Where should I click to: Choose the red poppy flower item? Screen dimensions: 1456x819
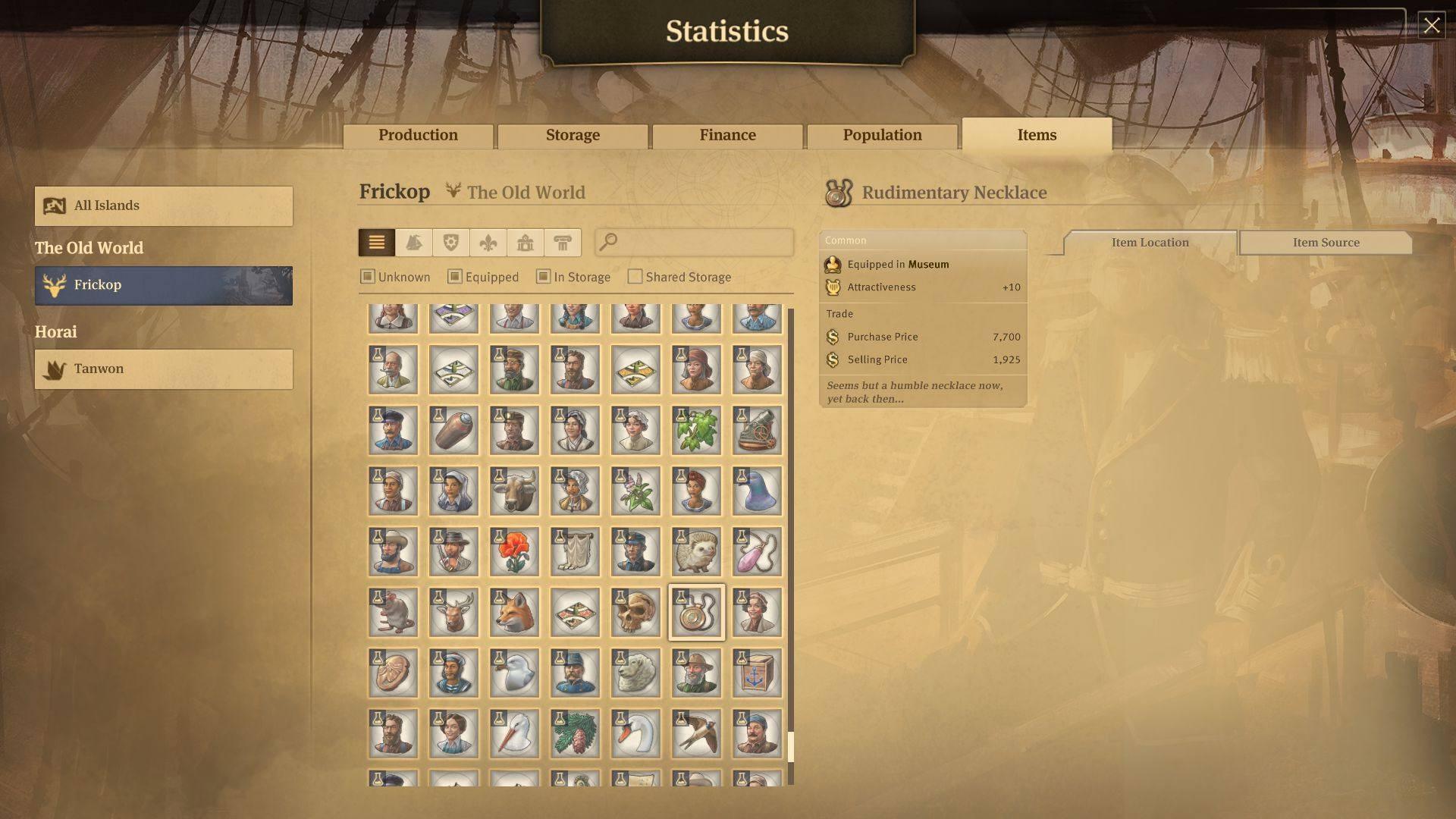click(514, 552)
